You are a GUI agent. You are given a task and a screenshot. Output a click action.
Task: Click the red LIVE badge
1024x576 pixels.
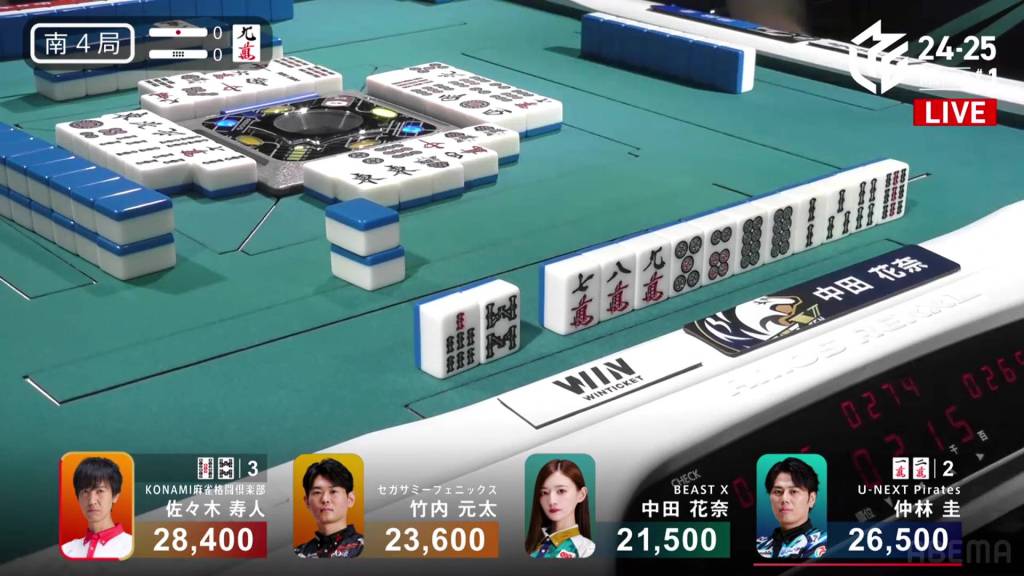pos(954,112)
